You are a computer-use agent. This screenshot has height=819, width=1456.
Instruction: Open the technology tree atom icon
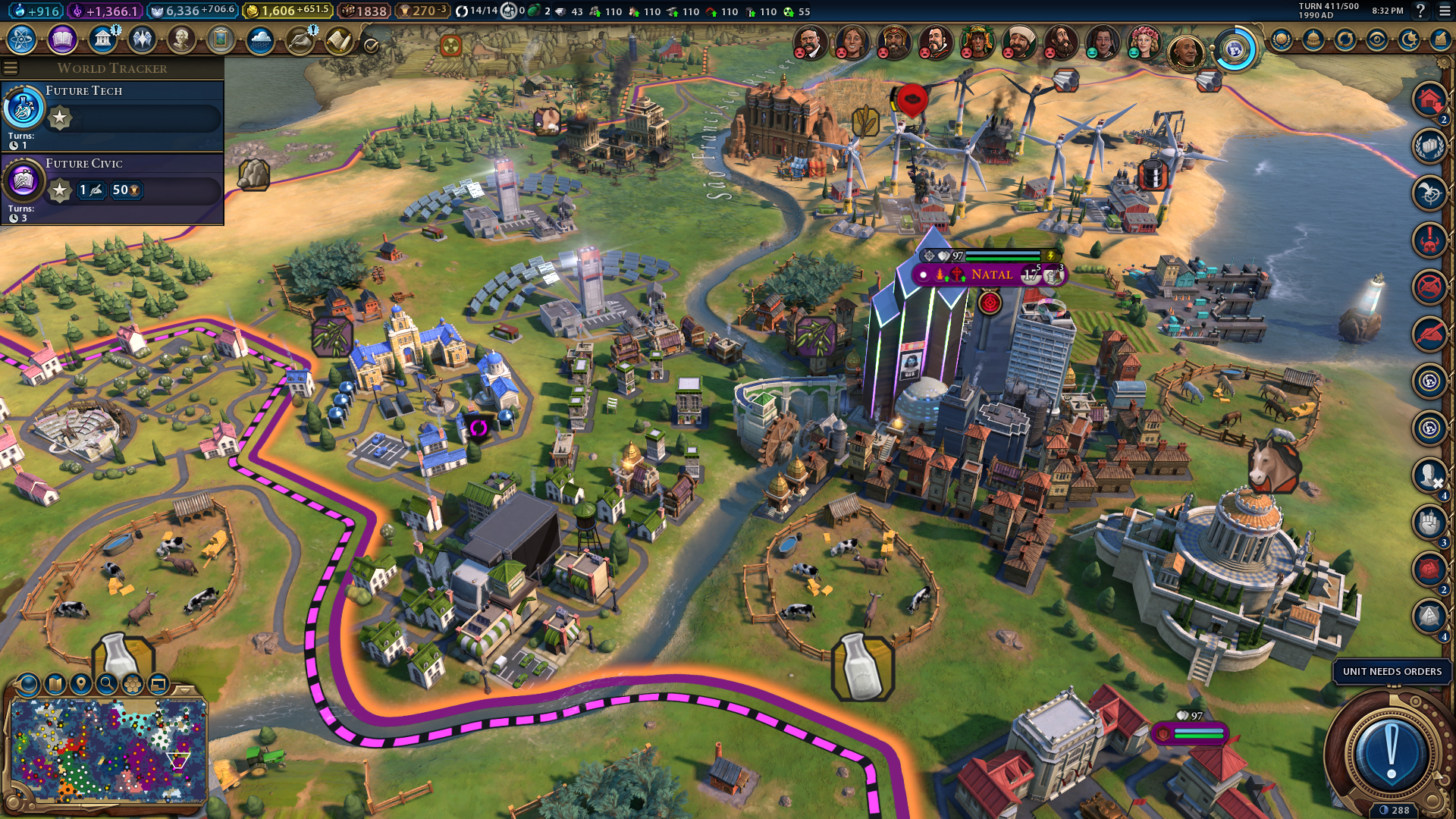(22, 39)
